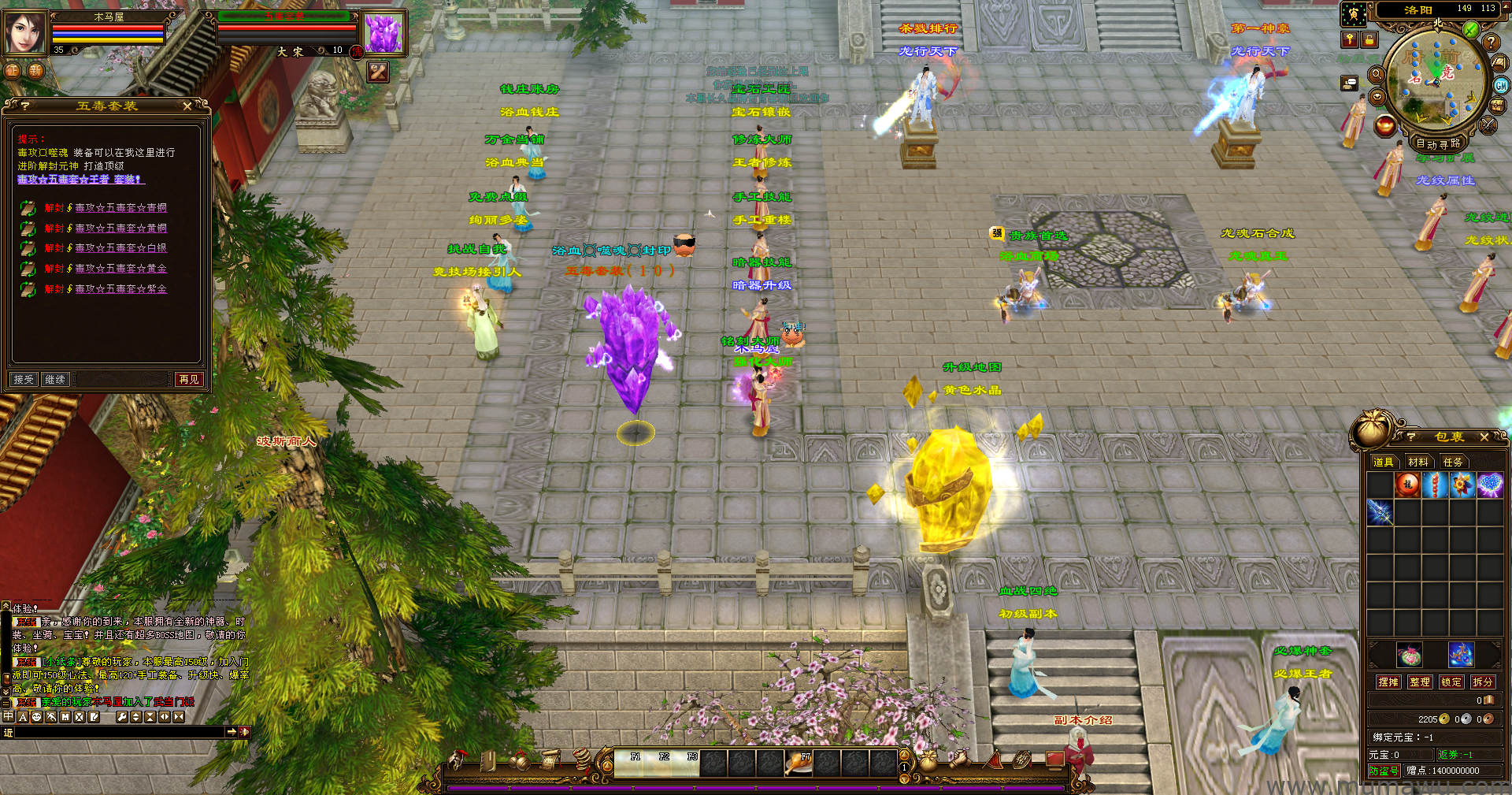Screen dimensions: 1512x795
Task: Switch to the 材料 materials tab
Action: 1418,462
